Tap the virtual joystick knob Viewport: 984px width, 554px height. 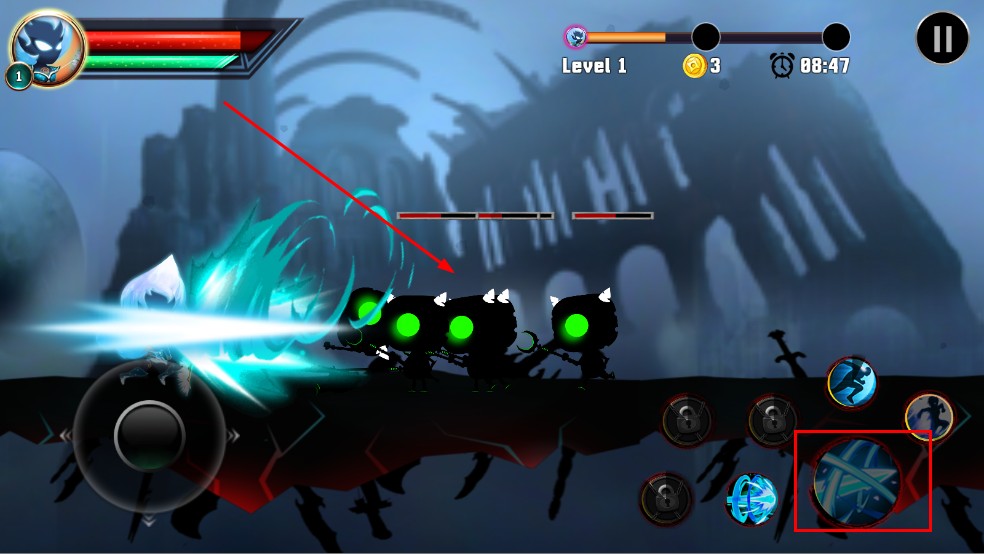tap(149, 433)
